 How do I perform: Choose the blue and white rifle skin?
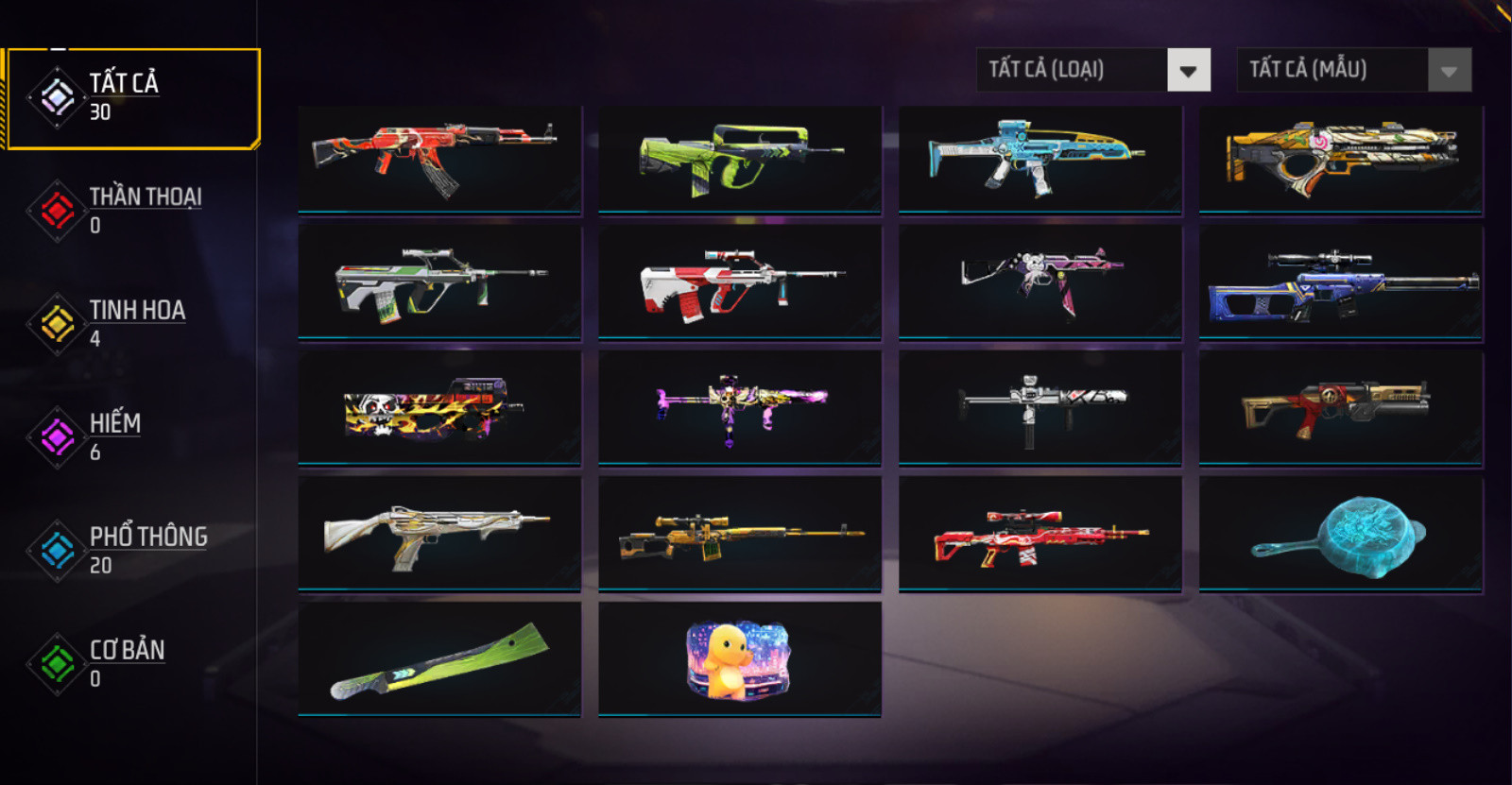tap(1039, 159)
